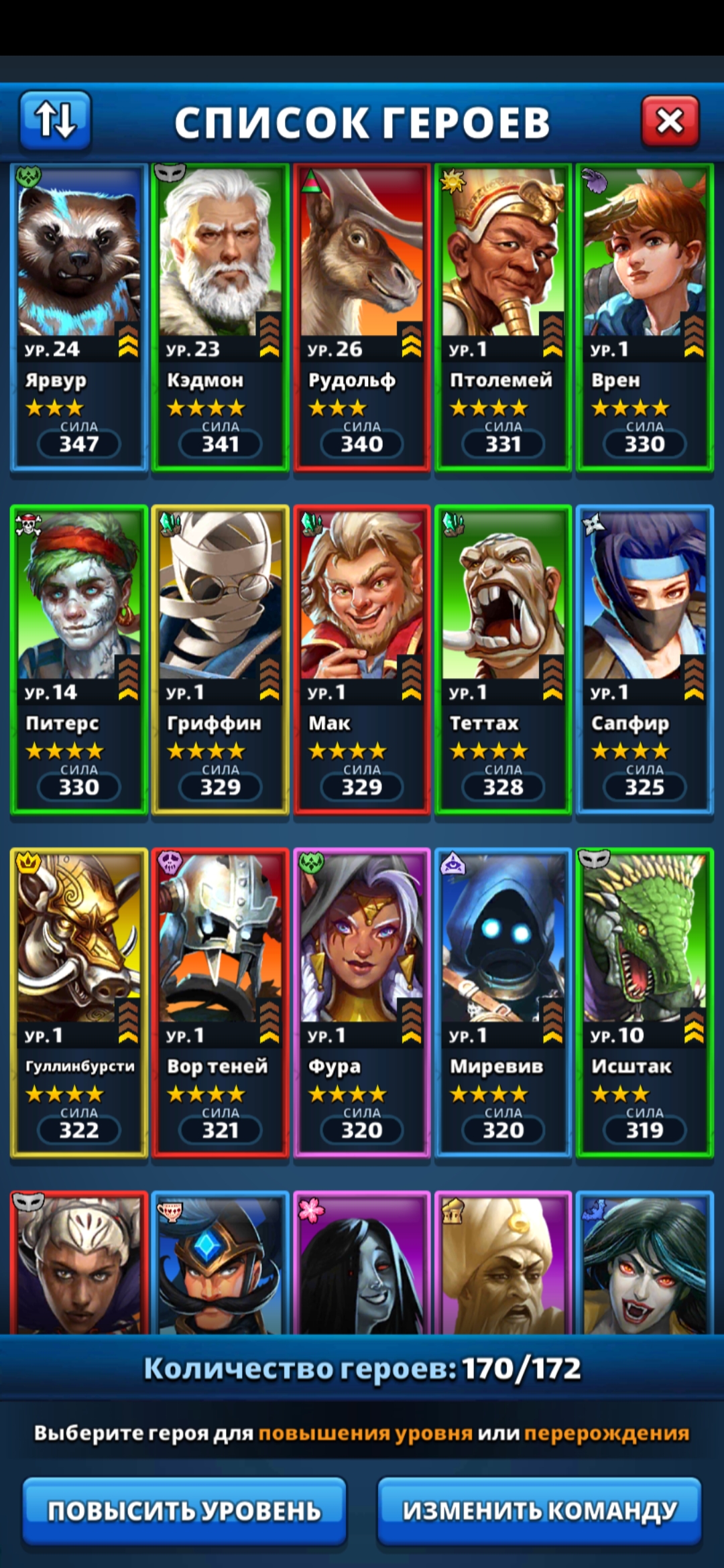Open the Фура hero card
The image size is (724, 1568).
click(362, 1003)
